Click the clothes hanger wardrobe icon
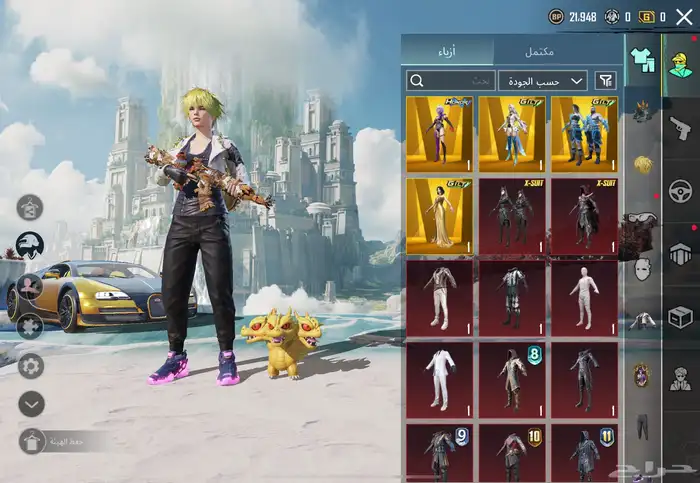 [30, 208]
